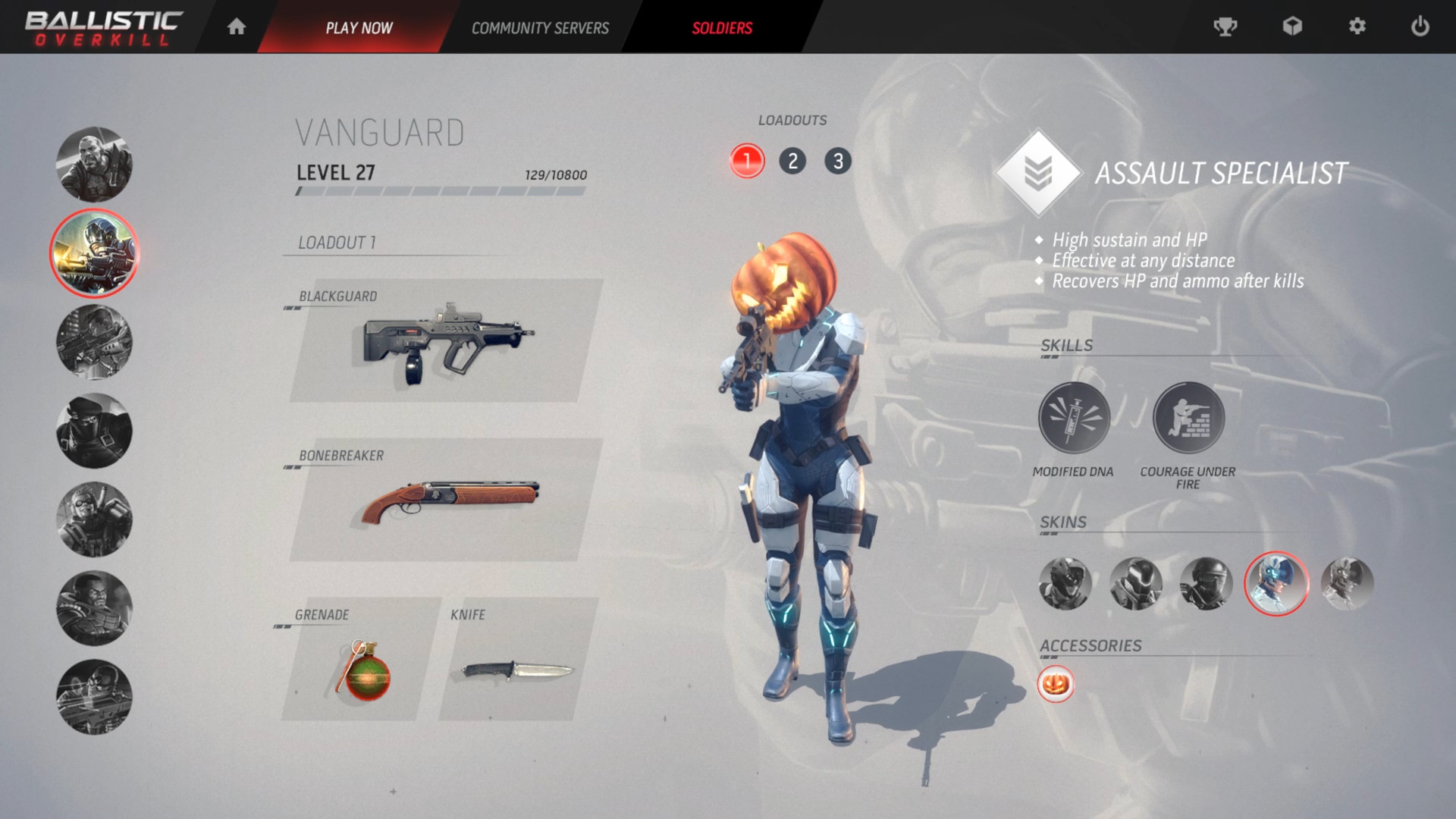
Task: Select loadout number 2
Action: 792,161
